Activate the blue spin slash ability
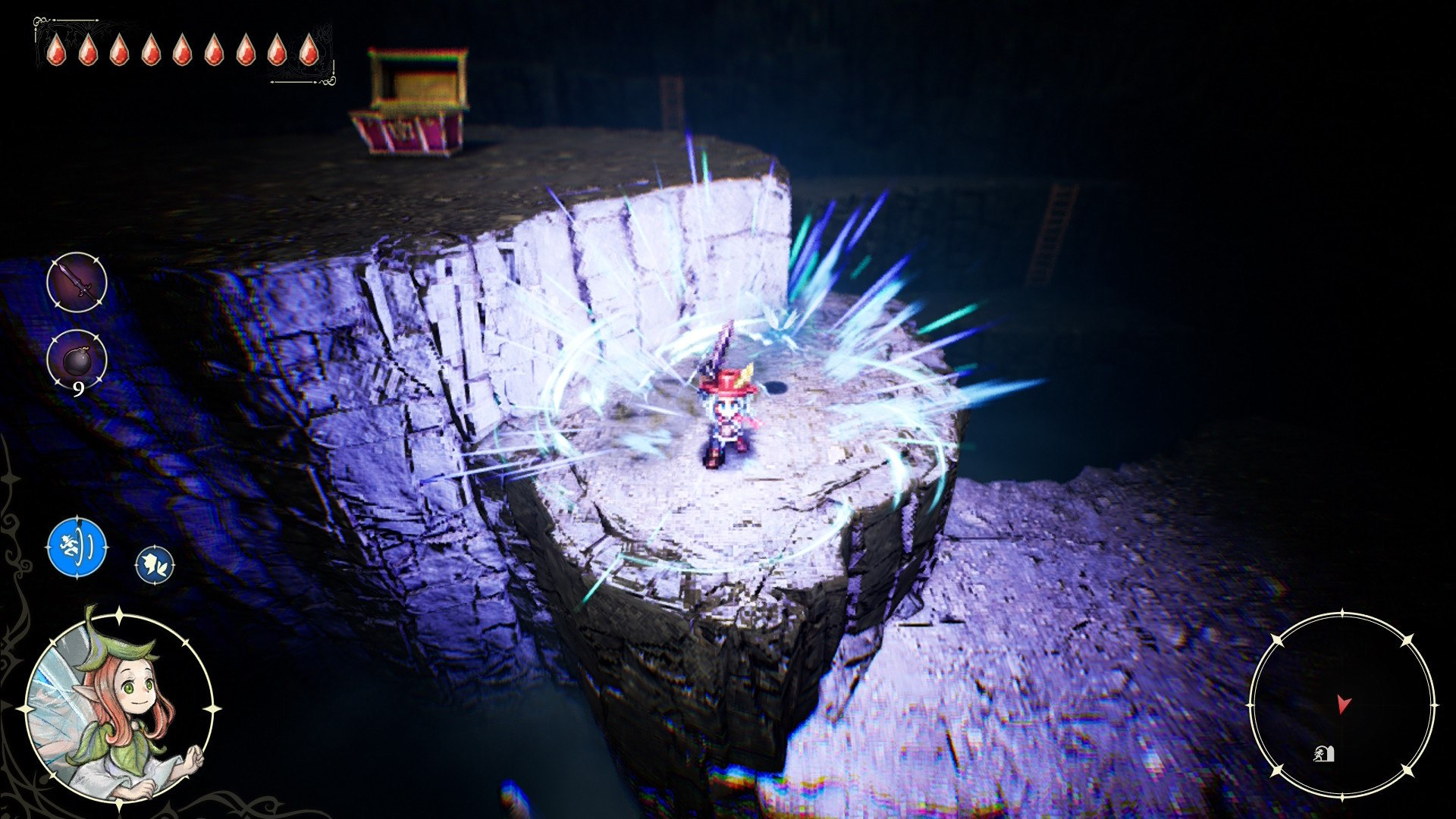This screenshot has width=1456, height=819. click(x=77, y=547)
